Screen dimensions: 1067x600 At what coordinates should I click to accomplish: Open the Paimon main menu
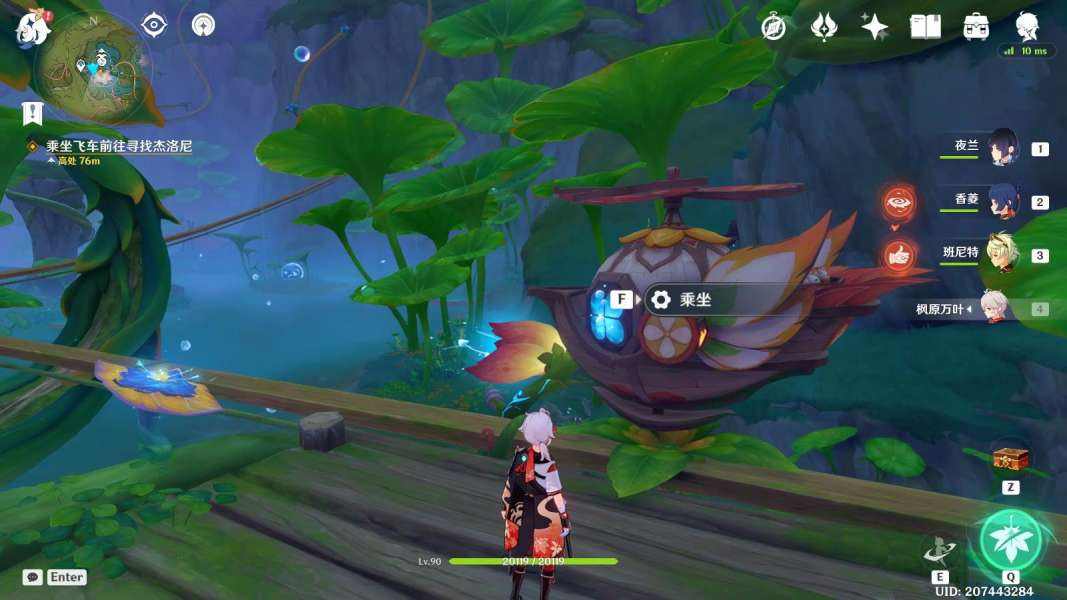pos(33,26)
